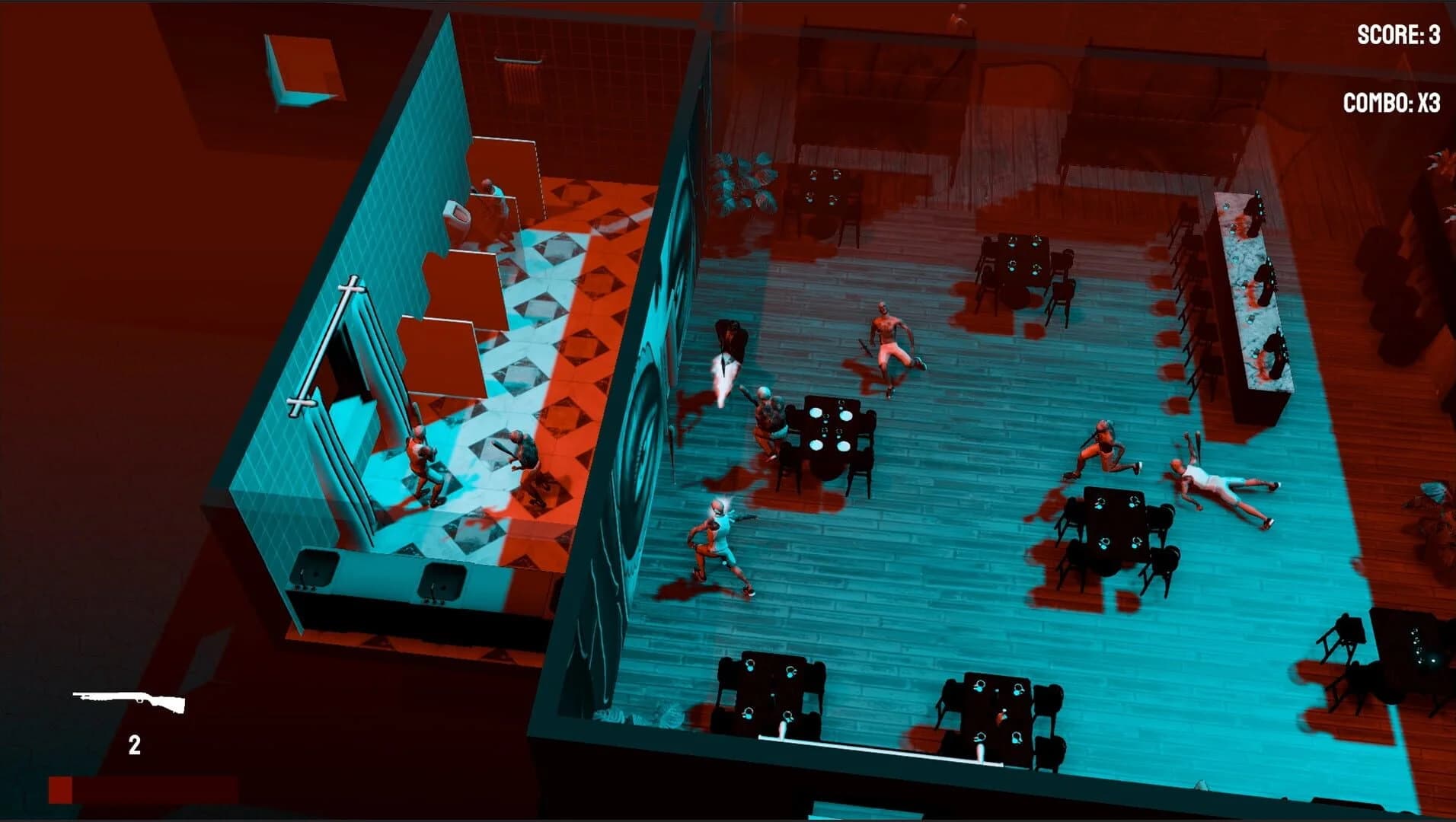This screenshot has height=822, width=1456.
Task: Click the SCORE: 3 display
Action: pyautogui.click(x=1399, y=36)
